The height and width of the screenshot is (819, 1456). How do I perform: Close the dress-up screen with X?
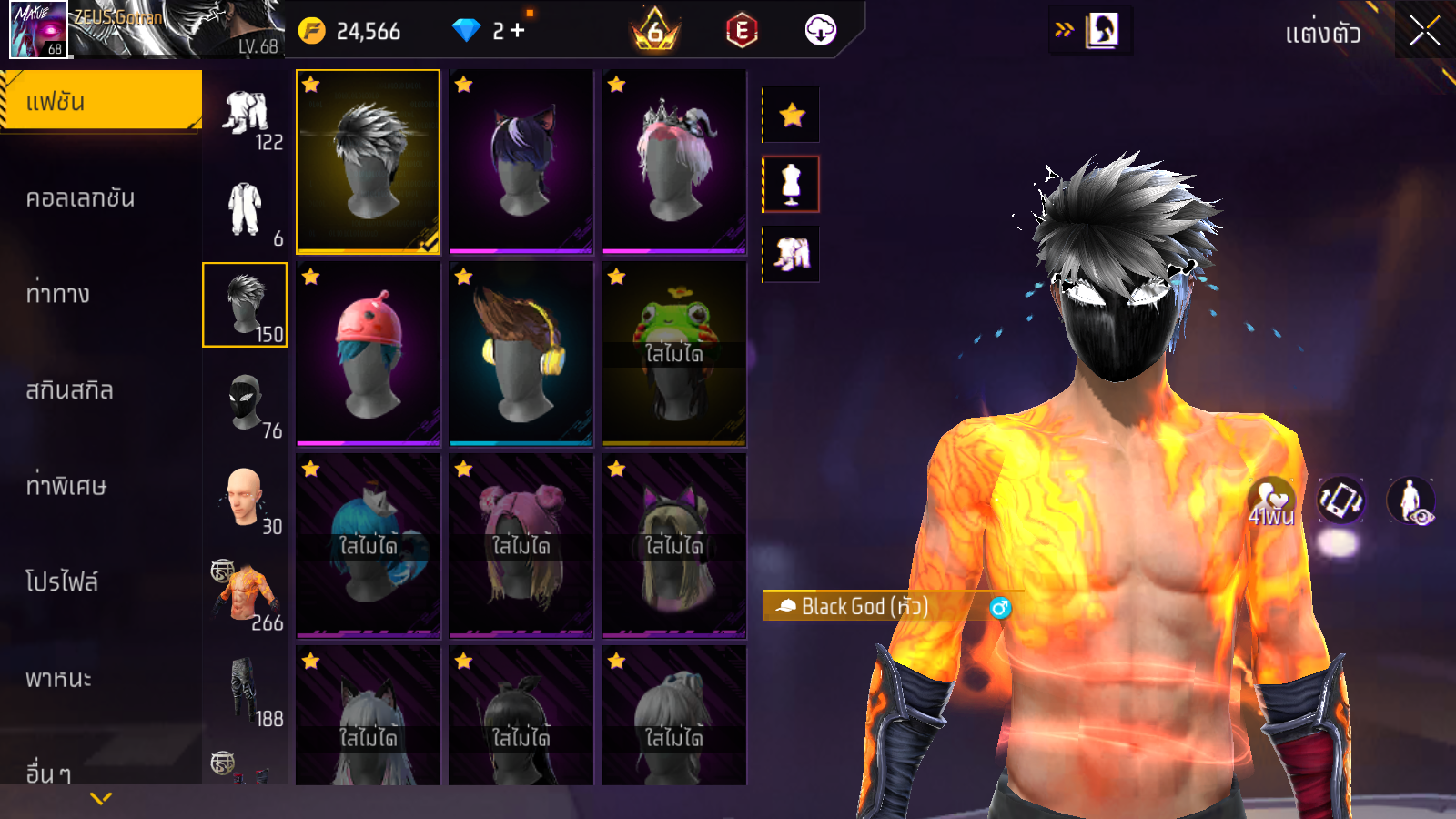click(1424, 31)
